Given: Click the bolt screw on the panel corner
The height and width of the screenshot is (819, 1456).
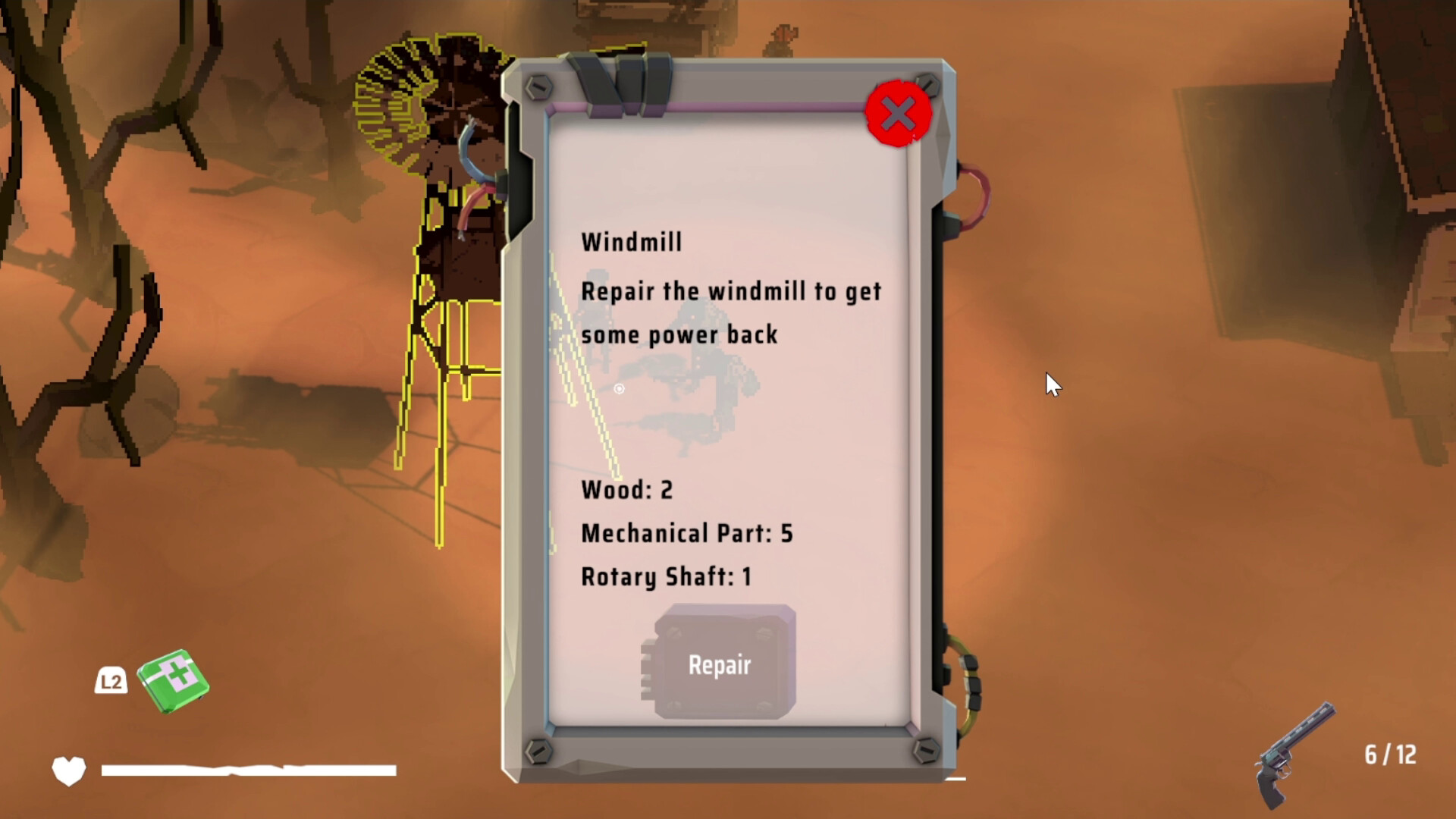Looking at the screenshot, I should pos(540,87).
